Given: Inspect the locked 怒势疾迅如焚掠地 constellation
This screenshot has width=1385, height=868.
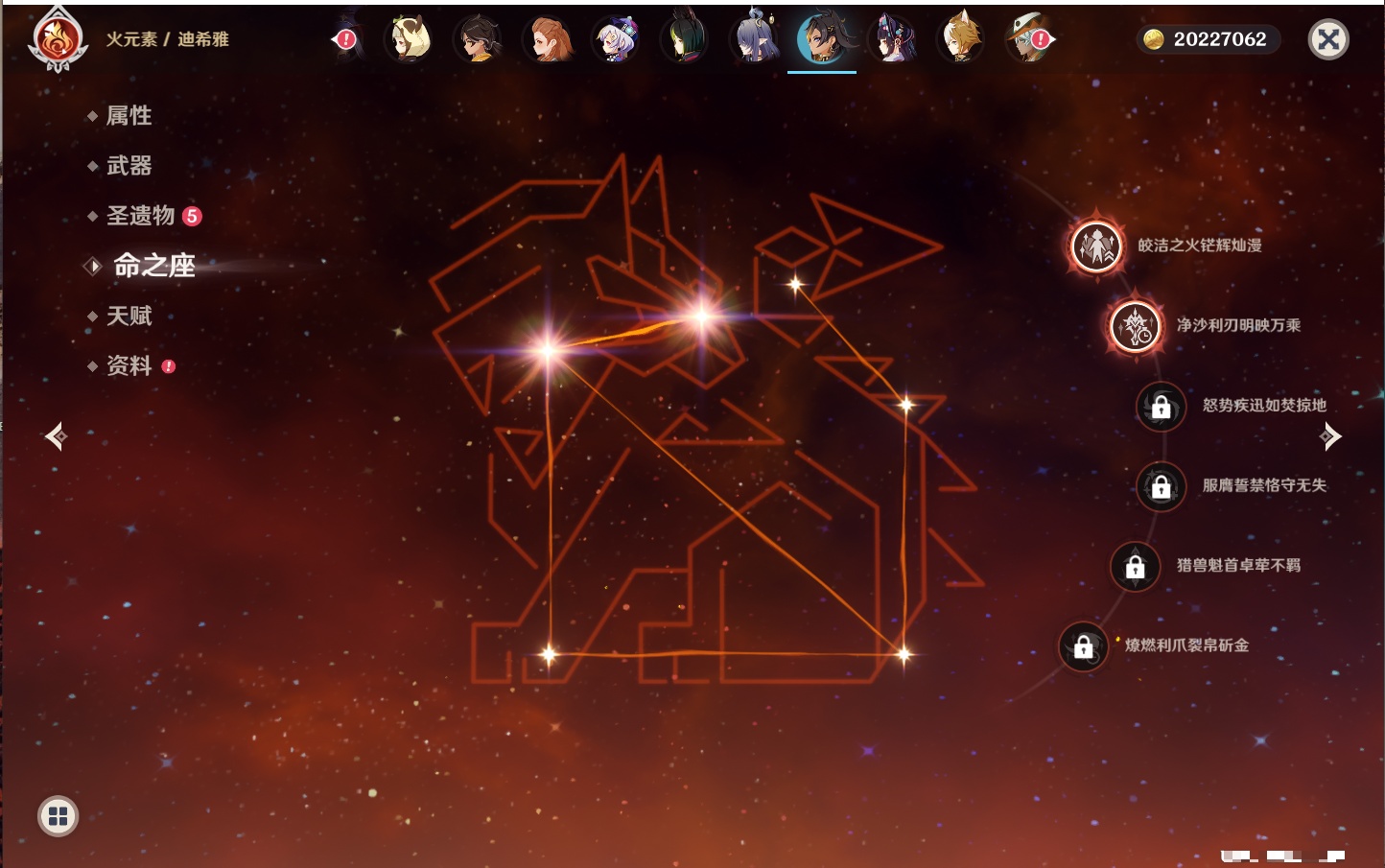Looking at the screenshot, I should coord(1161,407).
